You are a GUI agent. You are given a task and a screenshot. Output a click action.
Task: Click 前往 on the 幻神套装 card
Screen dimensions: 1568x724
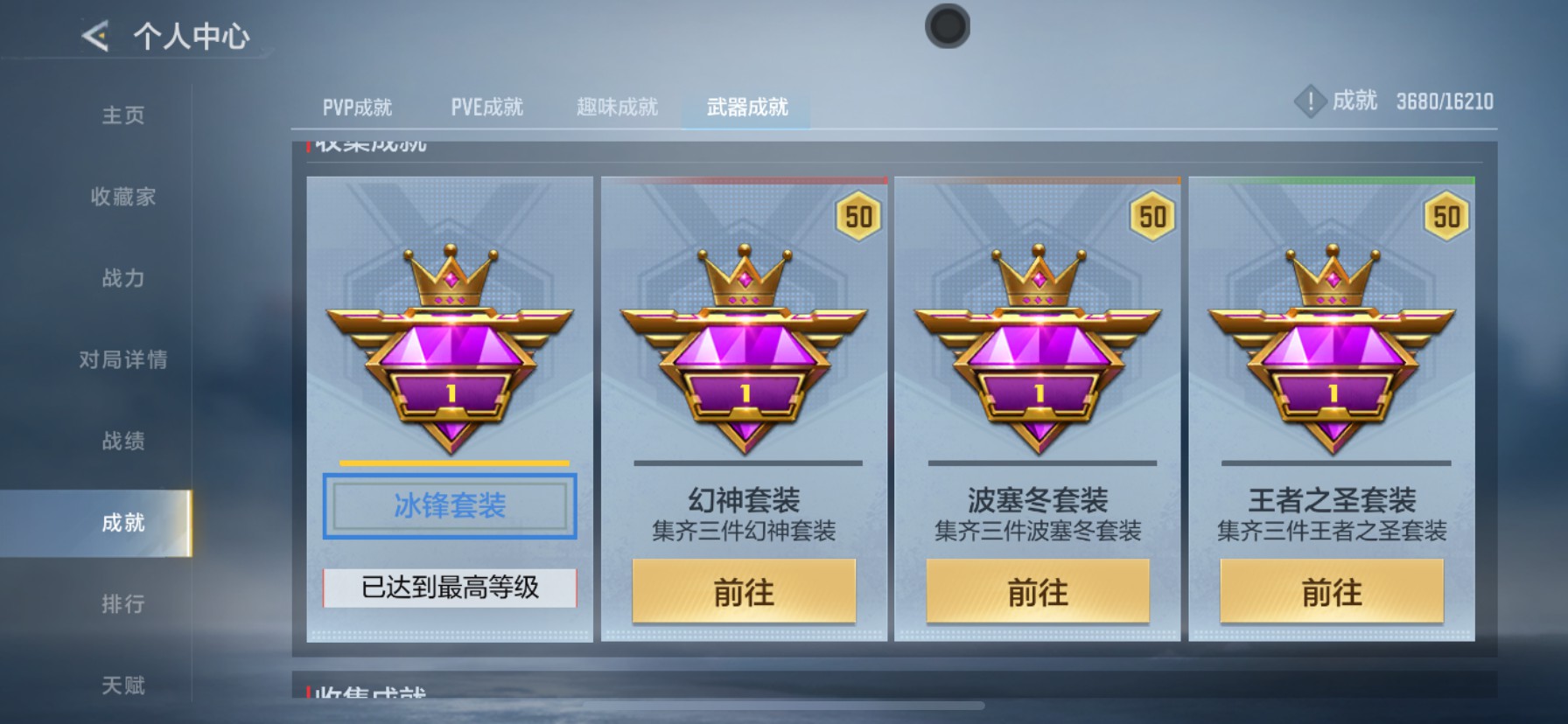point(745,592)
